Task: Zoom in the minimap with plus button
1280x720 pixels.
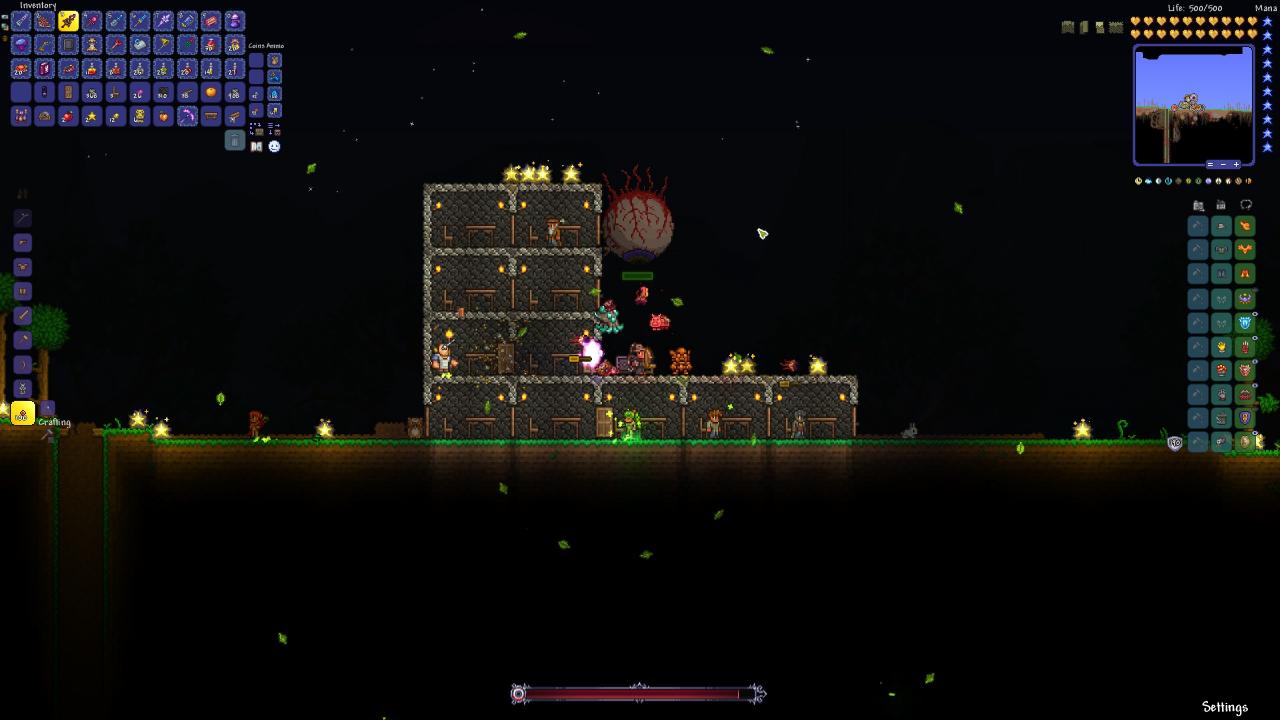Action: click(x=1236, y=164)
